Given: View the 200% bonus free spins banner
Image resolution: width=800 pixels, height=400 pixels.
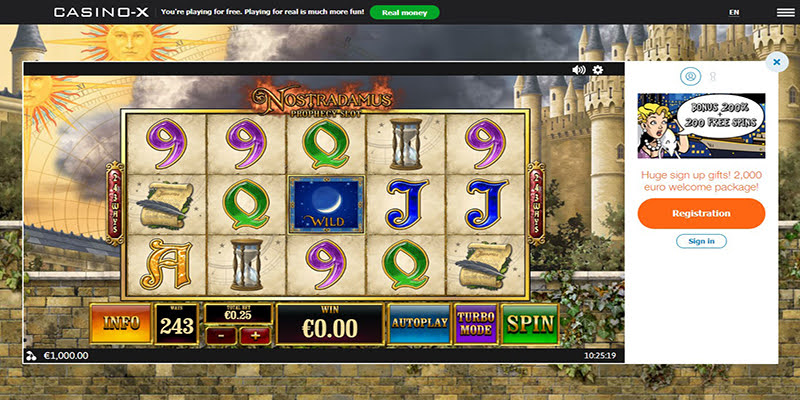Looking at the screenshot, I should pos(701,125).
